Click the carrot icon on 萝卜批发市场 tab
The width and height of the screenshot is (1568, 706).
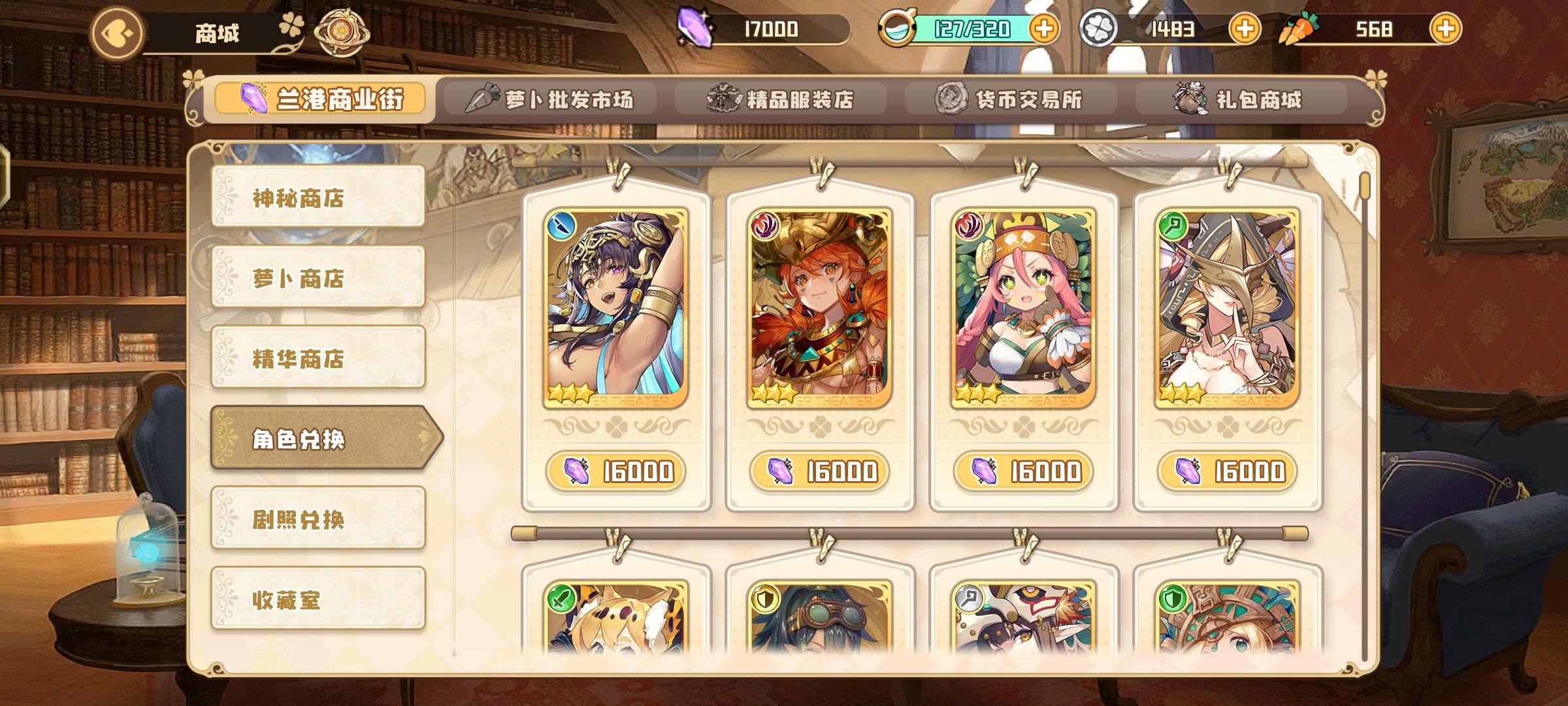click(483, 98)
